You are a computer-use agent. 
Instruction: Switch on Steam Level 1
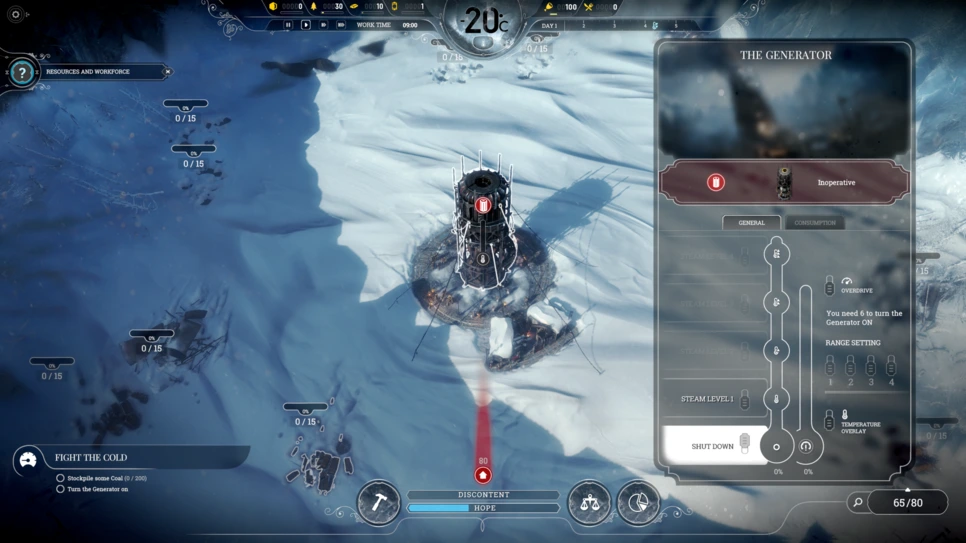pos(744,399)
